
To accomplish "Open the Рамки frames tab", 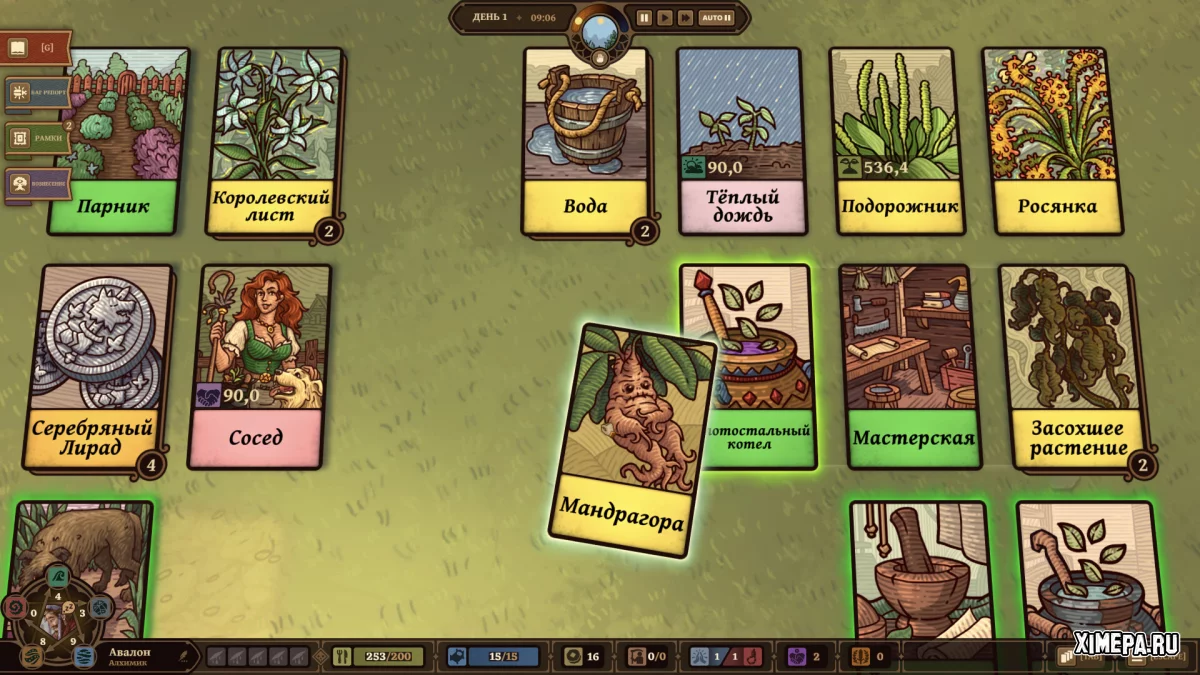I will coord(37,138).
